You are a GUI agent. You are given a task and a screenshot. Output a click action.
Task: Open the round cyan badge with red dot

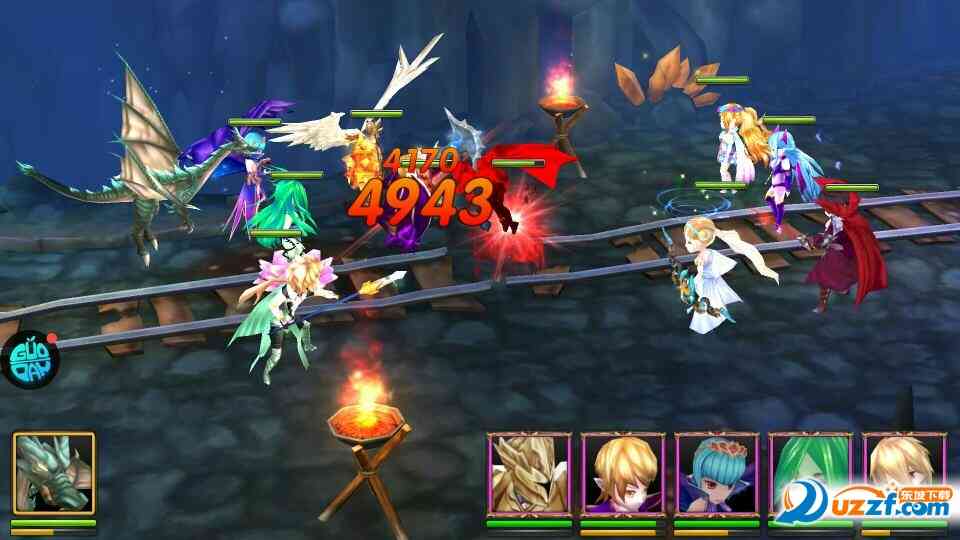pos(28,357)
